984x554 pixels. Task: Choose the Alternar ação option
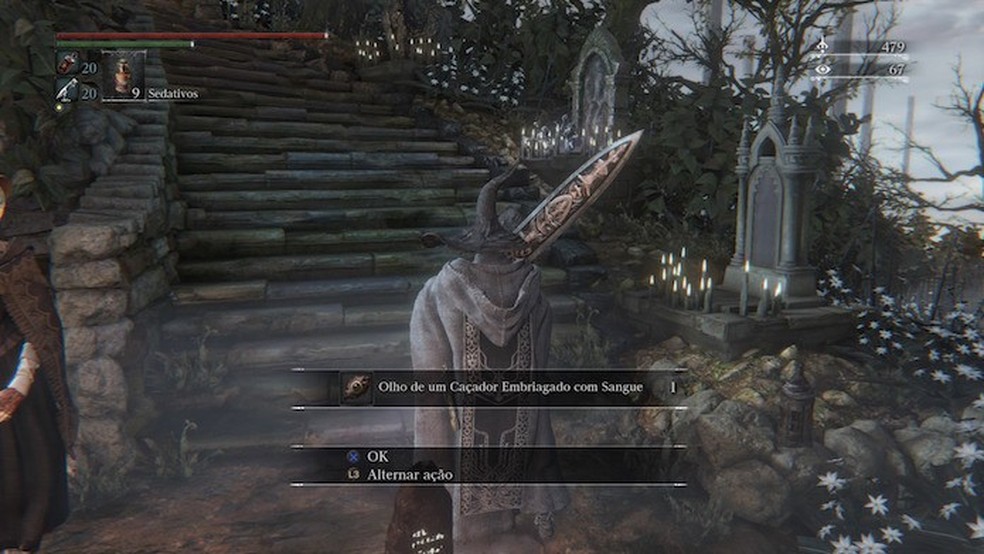coord(410,475)
